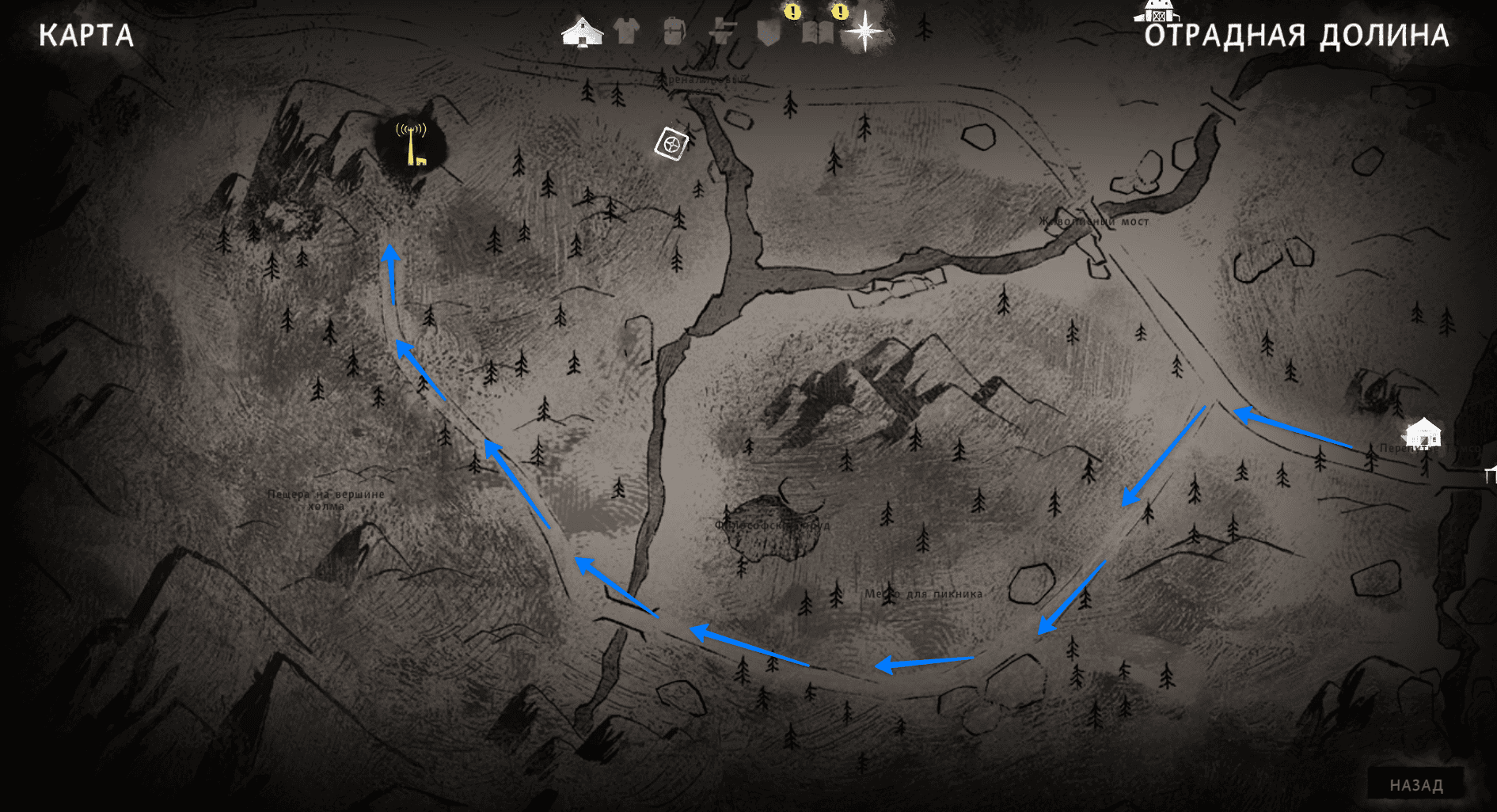1497x812 pixels.
Task: Select the yellow radio tower map marker
Action: (x=412, y=143)
